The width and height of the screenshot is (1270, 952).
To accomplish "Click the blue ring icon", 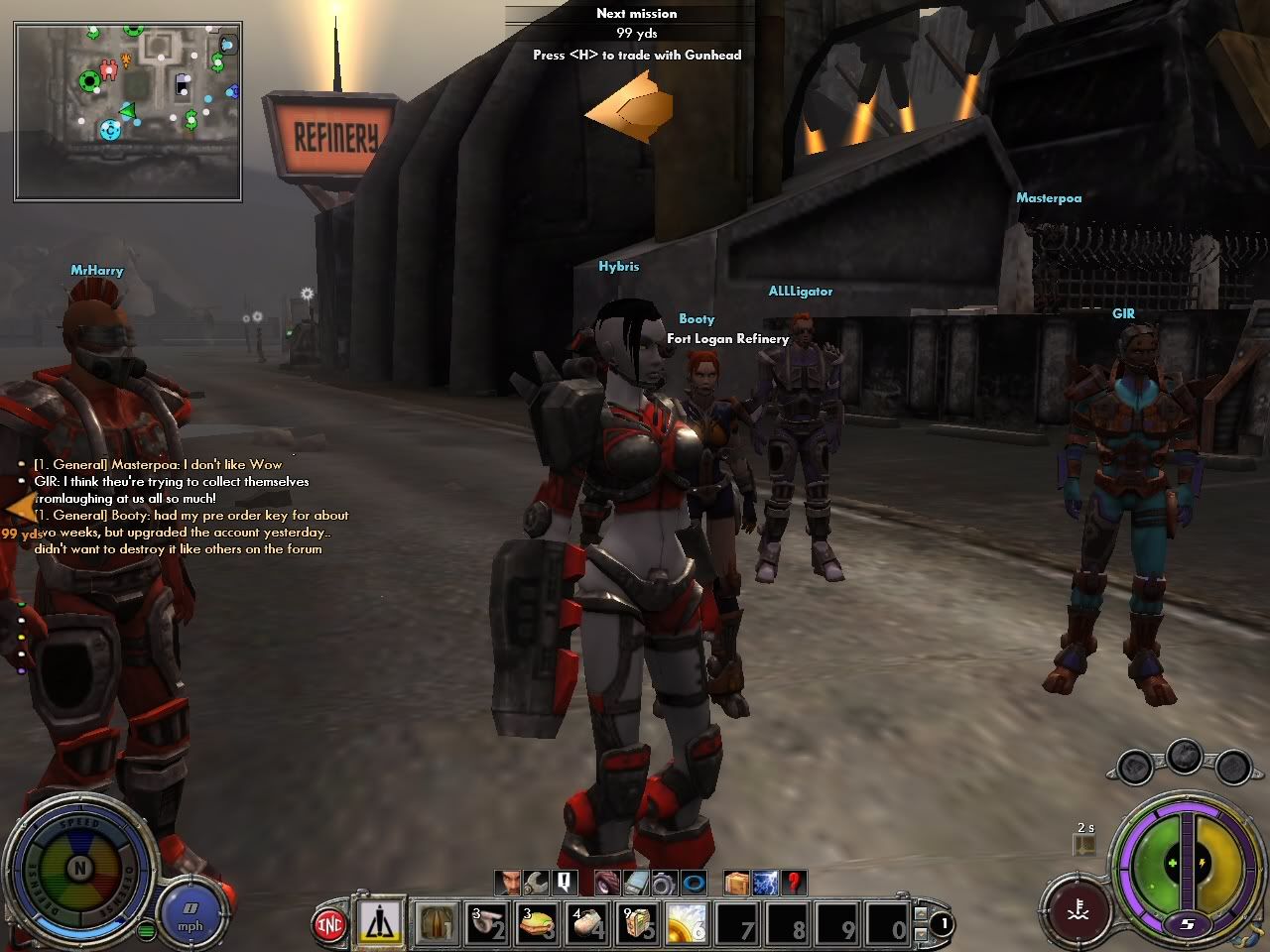I will (694, 882).
